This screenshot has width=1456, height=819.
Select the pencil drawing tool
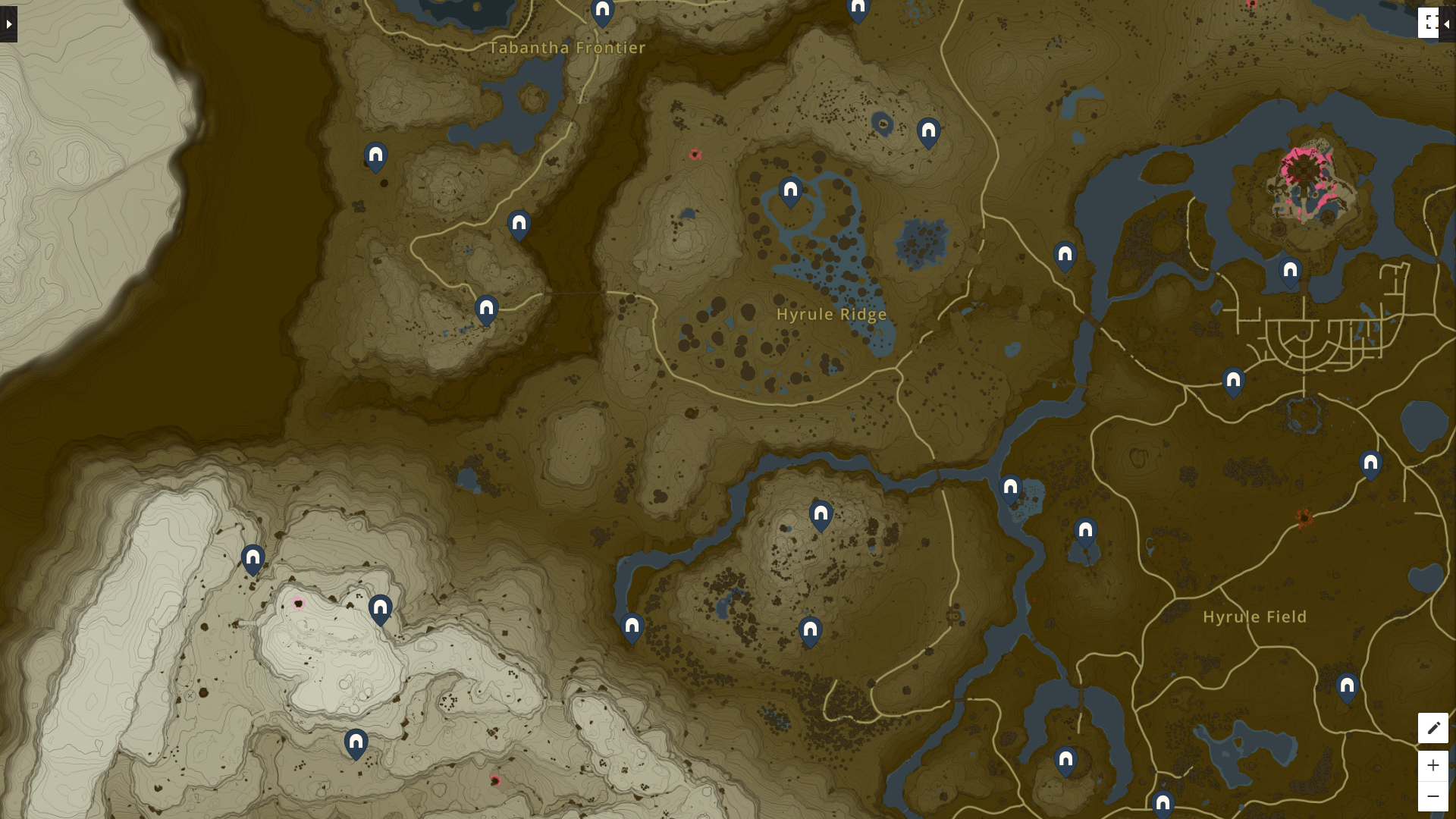(1432, 728)
